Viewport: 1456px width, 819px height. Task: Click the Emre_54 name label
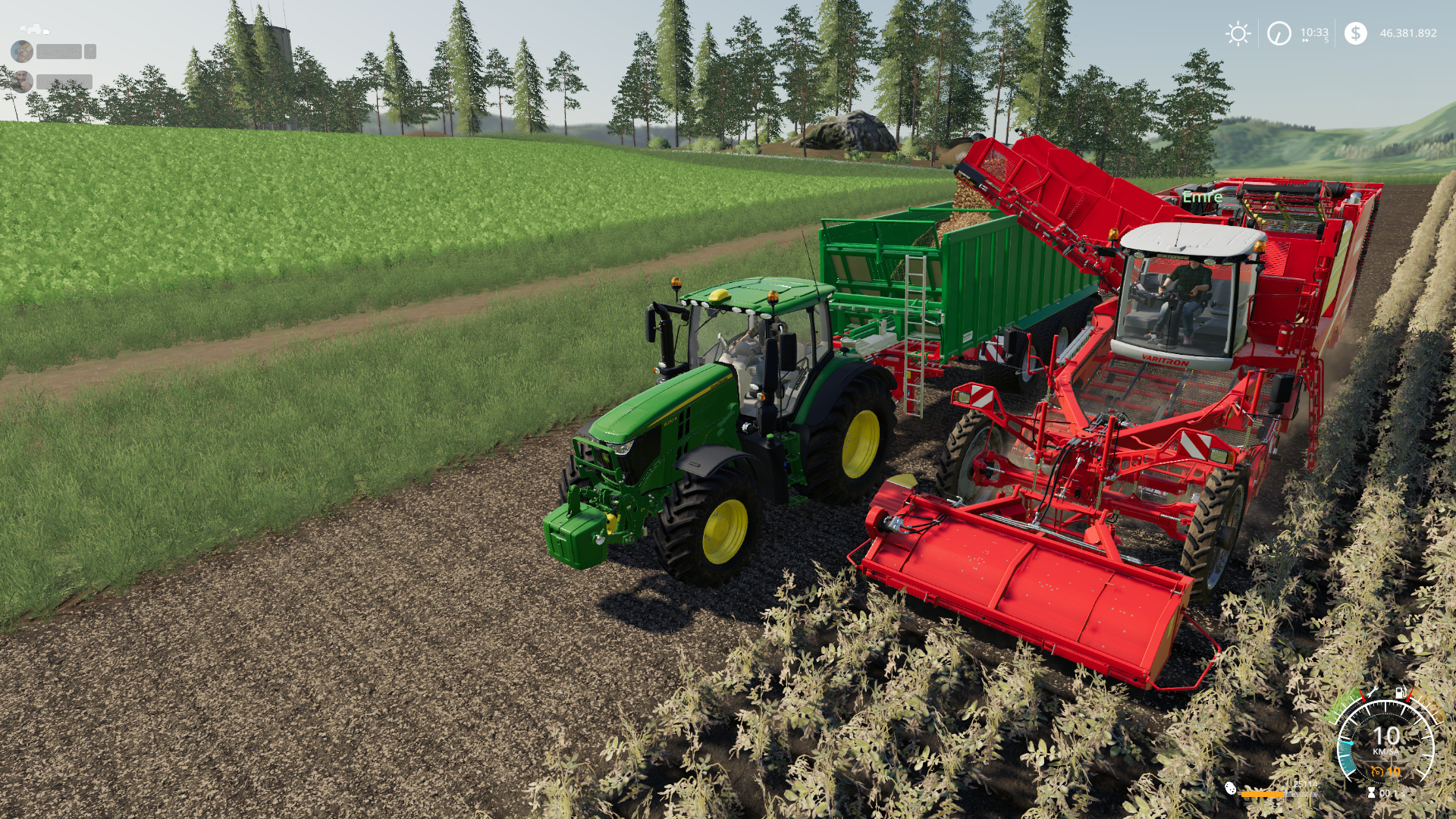point(59,50)
